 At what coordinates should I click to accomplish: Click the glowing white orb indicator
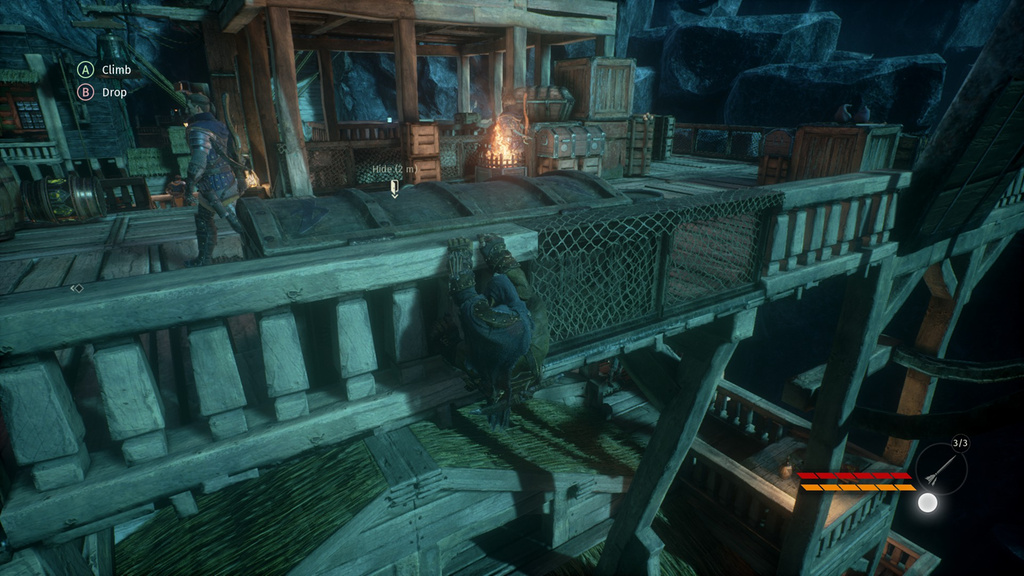928,502
